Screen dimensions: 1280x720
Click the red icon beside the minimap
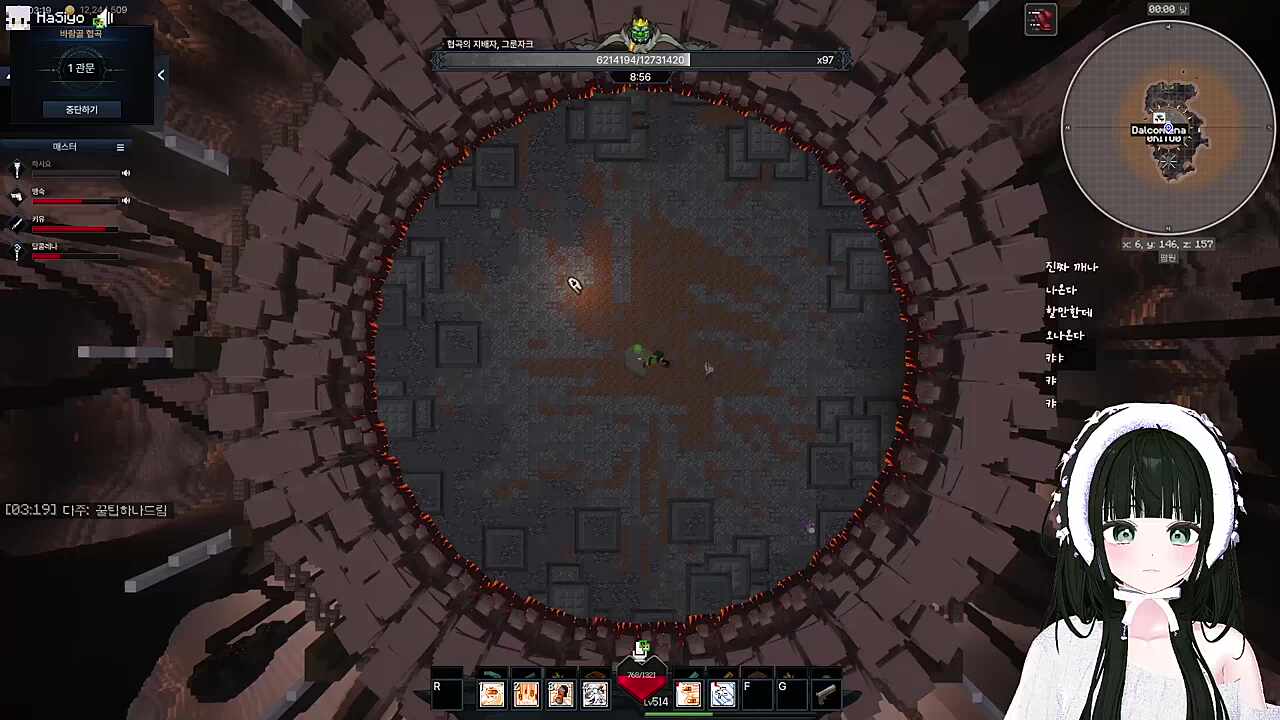[x=1041, y=20]
